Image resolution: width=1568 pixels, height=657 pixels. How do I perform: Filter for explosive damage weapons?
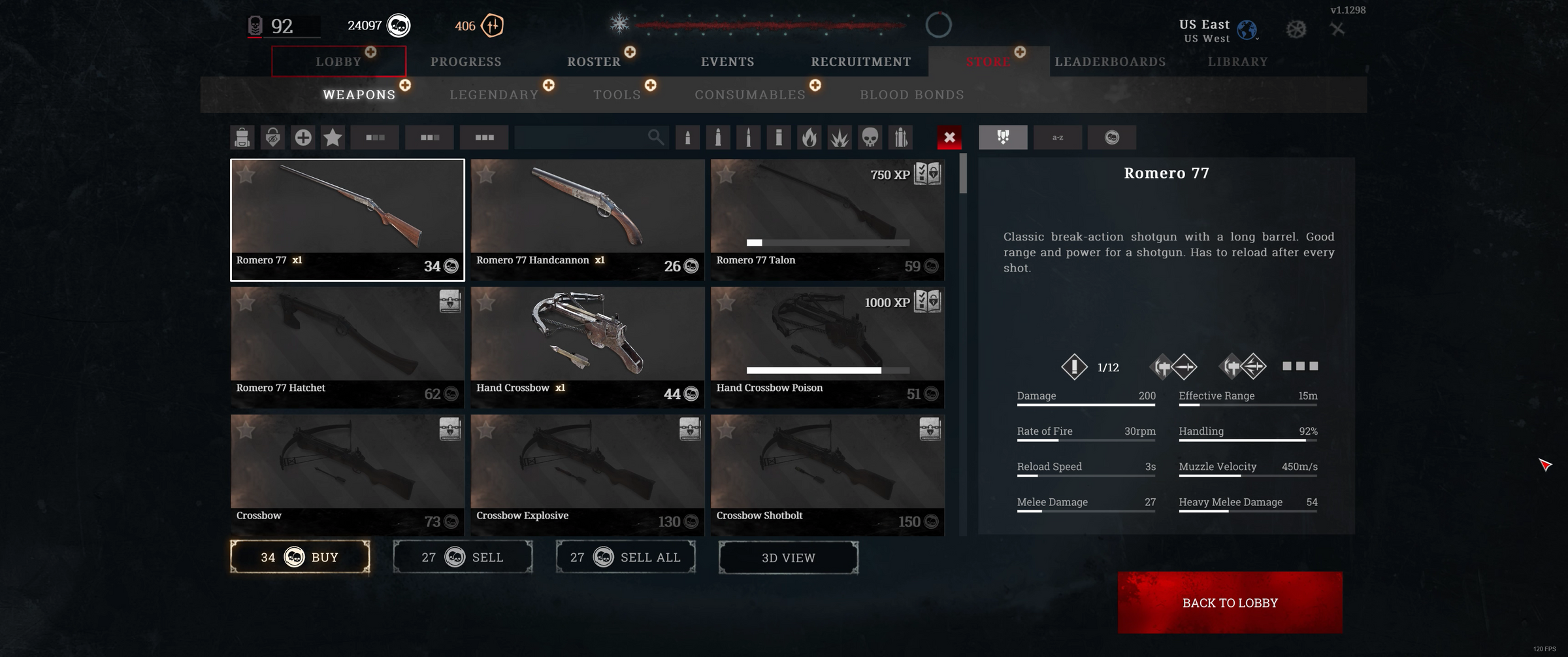[840, 137]
